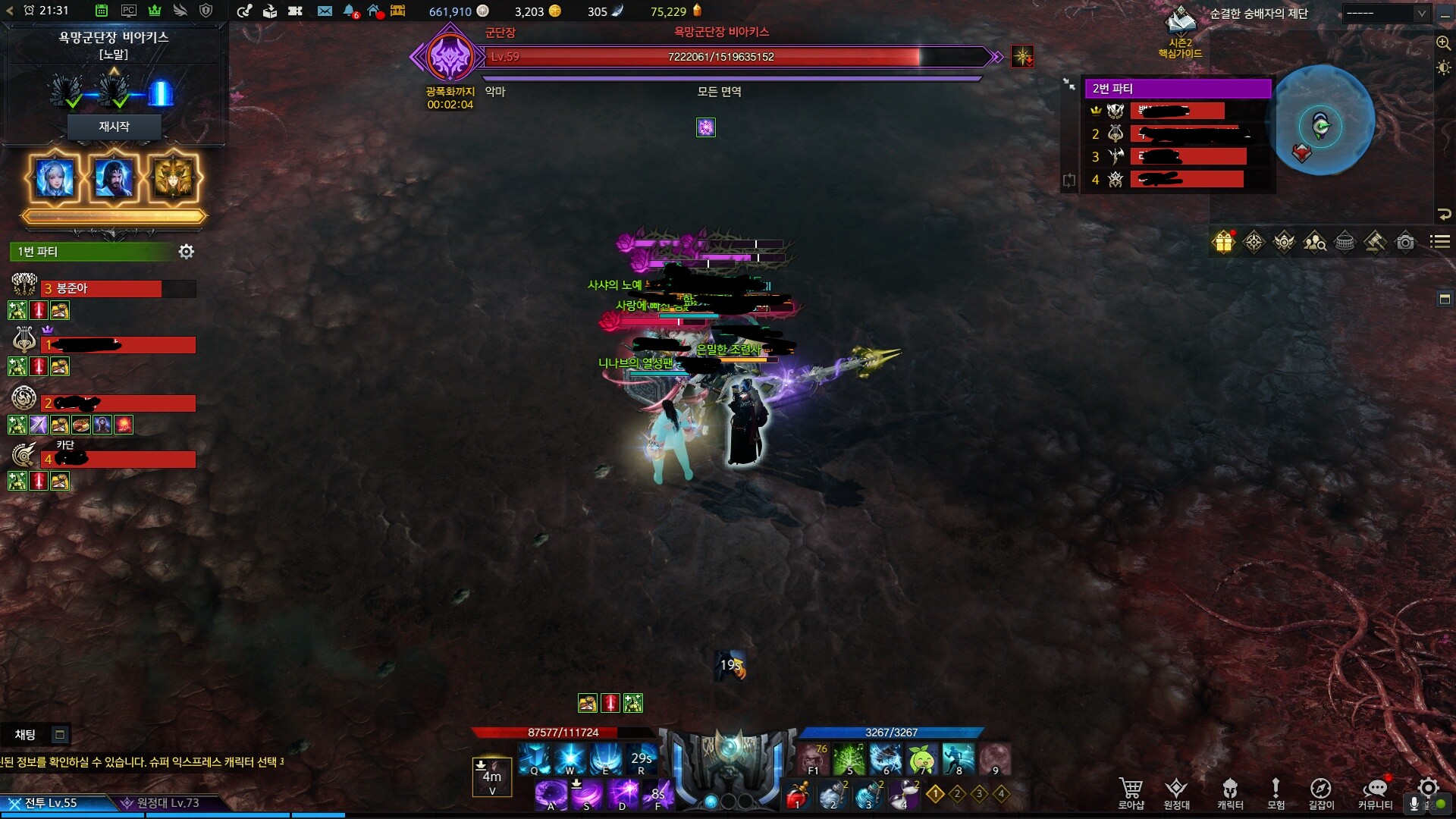Viewport: 1456px width, 819px height.
Task: Select the 2번 파티 header
Action: pyautogui.click(x=1178, y=89)
